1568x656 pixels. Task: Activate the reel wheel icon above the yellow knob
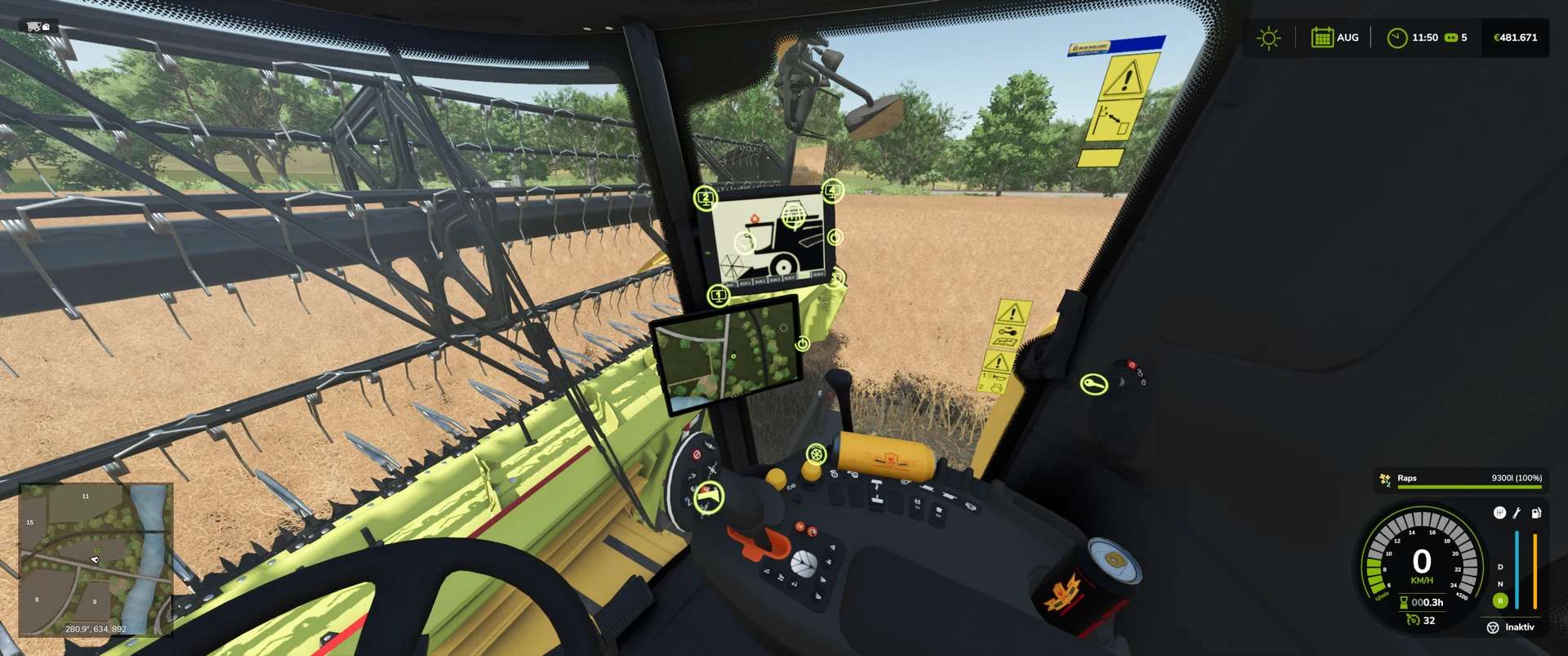[816, 454]
